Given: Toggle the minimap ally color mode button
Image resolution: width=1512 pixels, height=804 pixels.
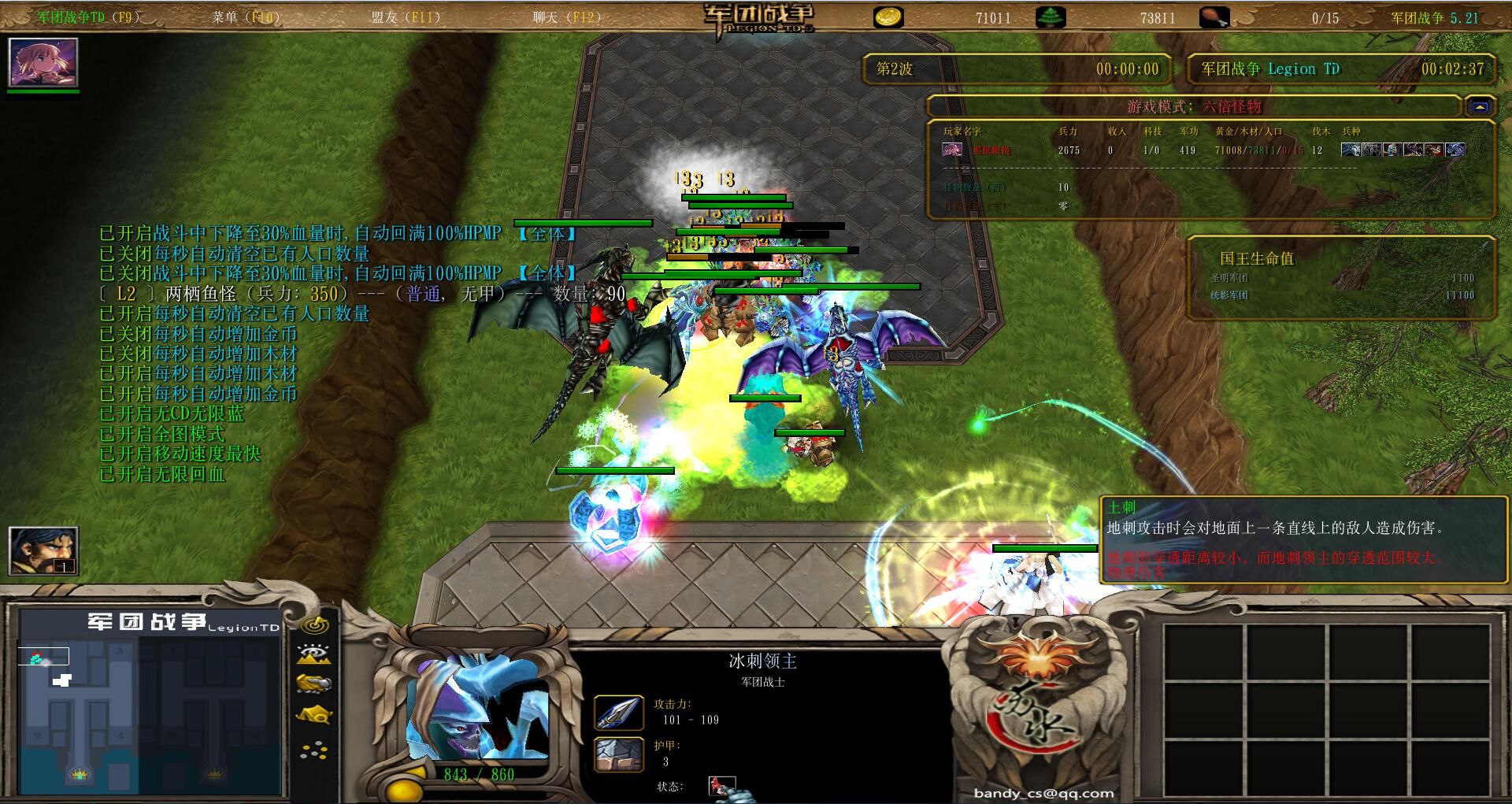Looking at the screenshot, I should tap(314, 684).
